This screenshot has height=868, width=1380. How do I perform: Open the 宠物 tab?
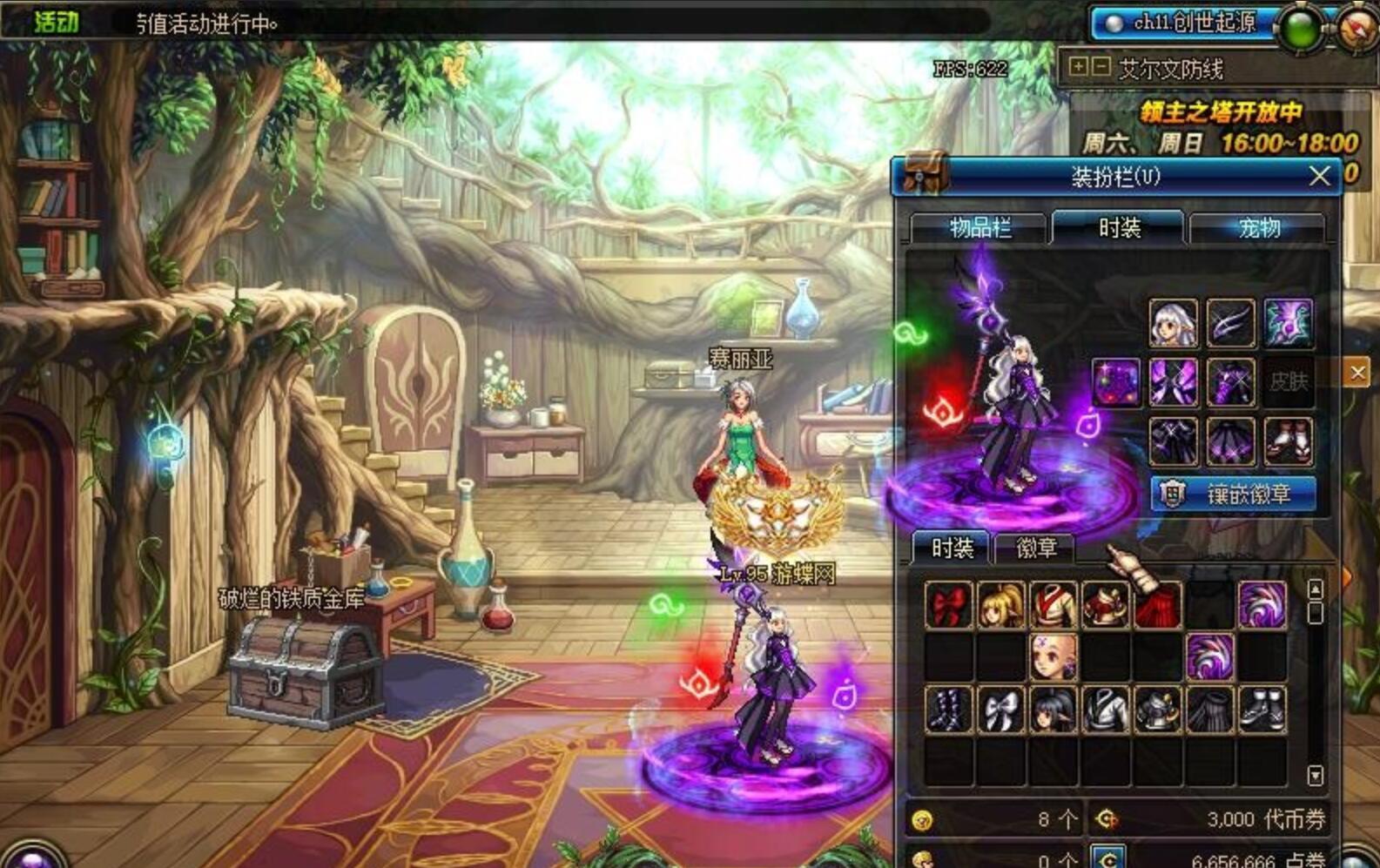coord(1258,228)
